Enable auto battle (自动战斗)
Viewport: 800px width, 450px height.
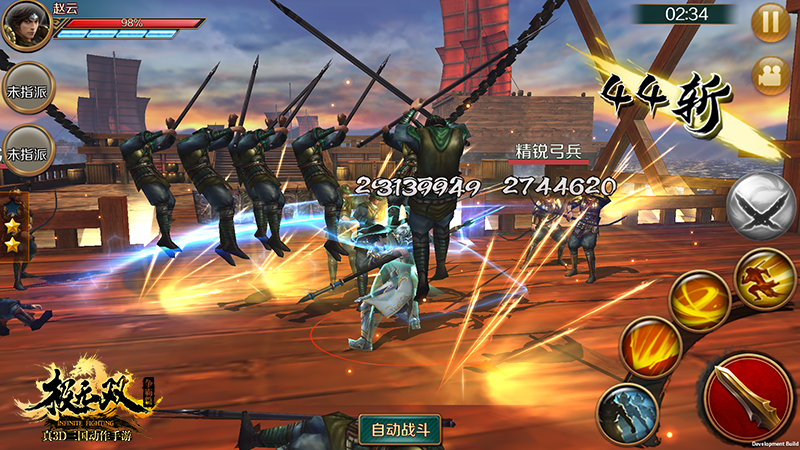400,429
